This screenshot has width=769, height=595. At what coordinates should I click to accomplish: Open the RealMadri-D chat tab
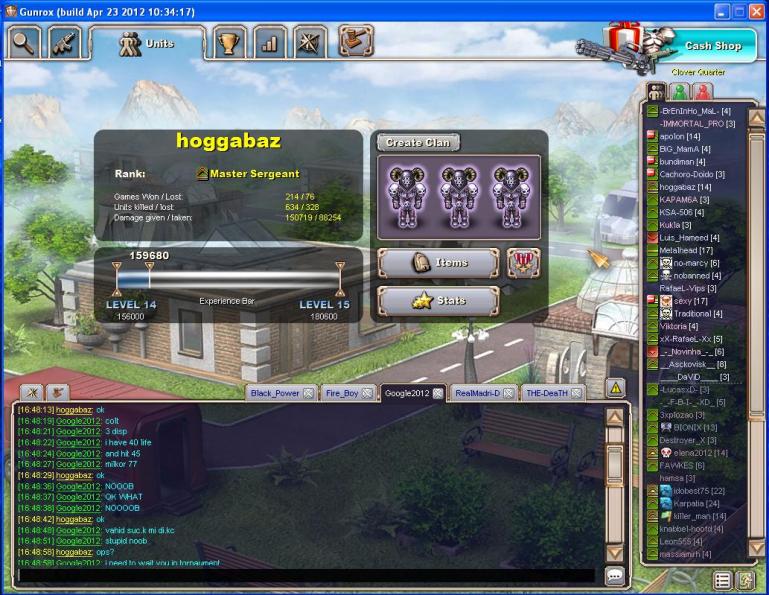click(x=476, y=393)
